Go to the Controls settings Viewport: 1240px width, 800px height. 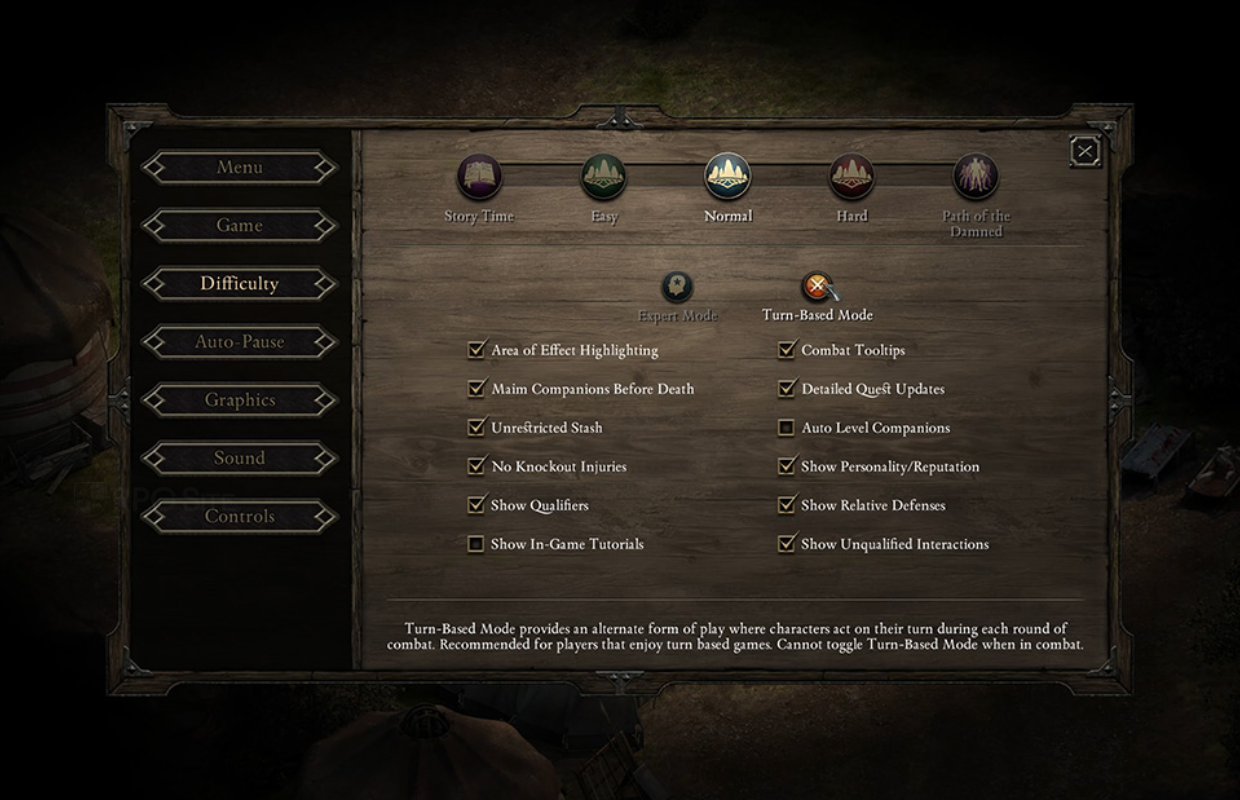(x=239, y=516)
